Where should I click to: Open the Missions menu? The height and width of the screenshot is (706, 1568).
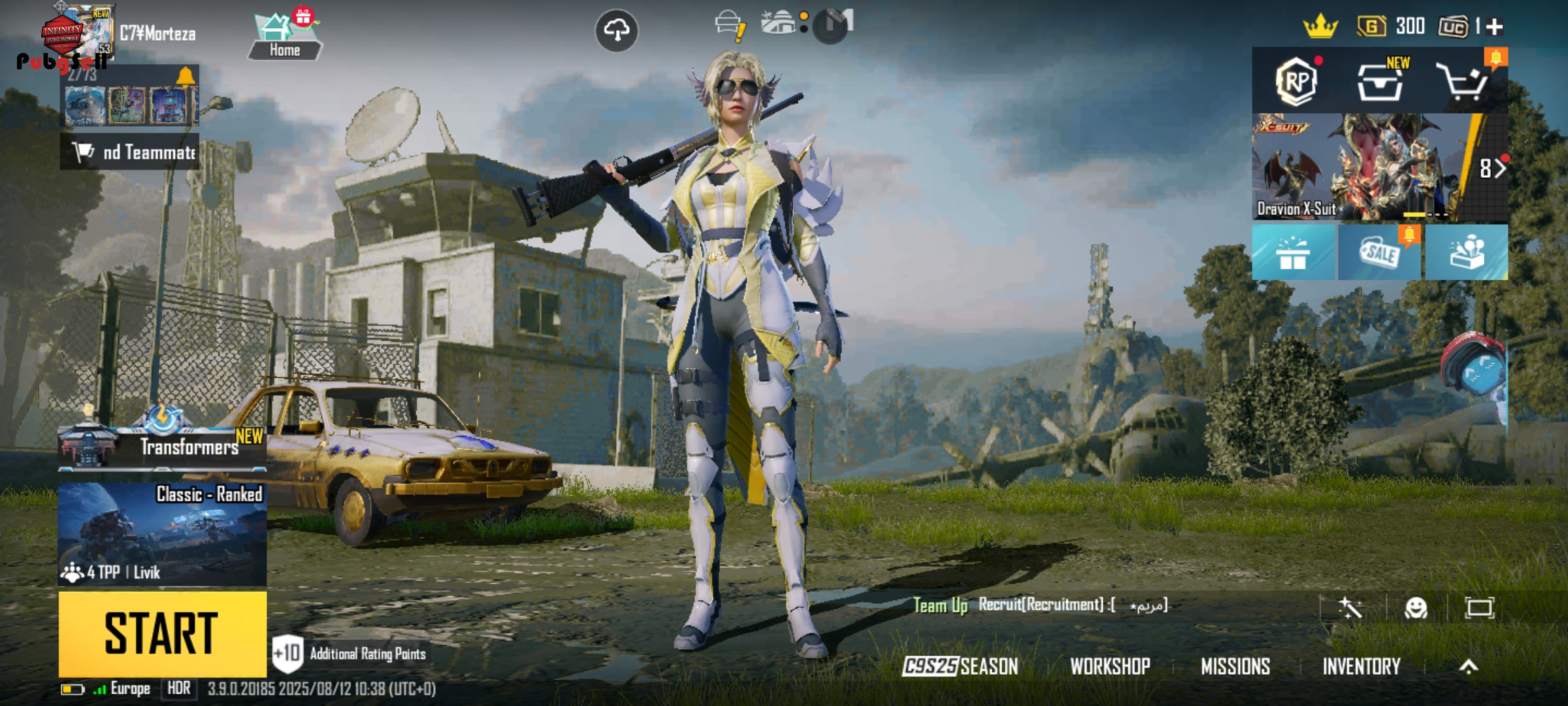1235,666
